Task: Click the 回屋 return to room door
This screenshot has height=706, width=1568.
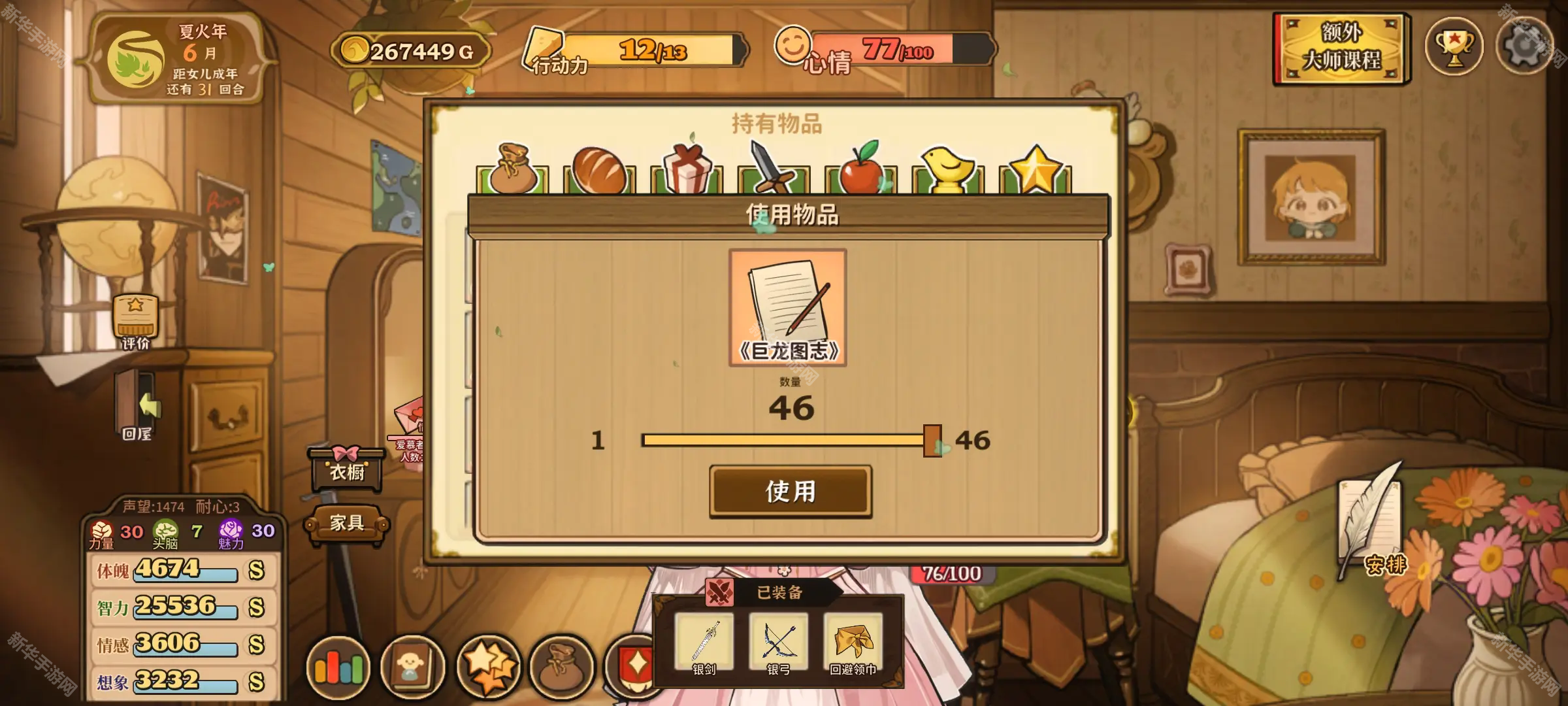Action: pyautogui.click(x=137, y=407)
